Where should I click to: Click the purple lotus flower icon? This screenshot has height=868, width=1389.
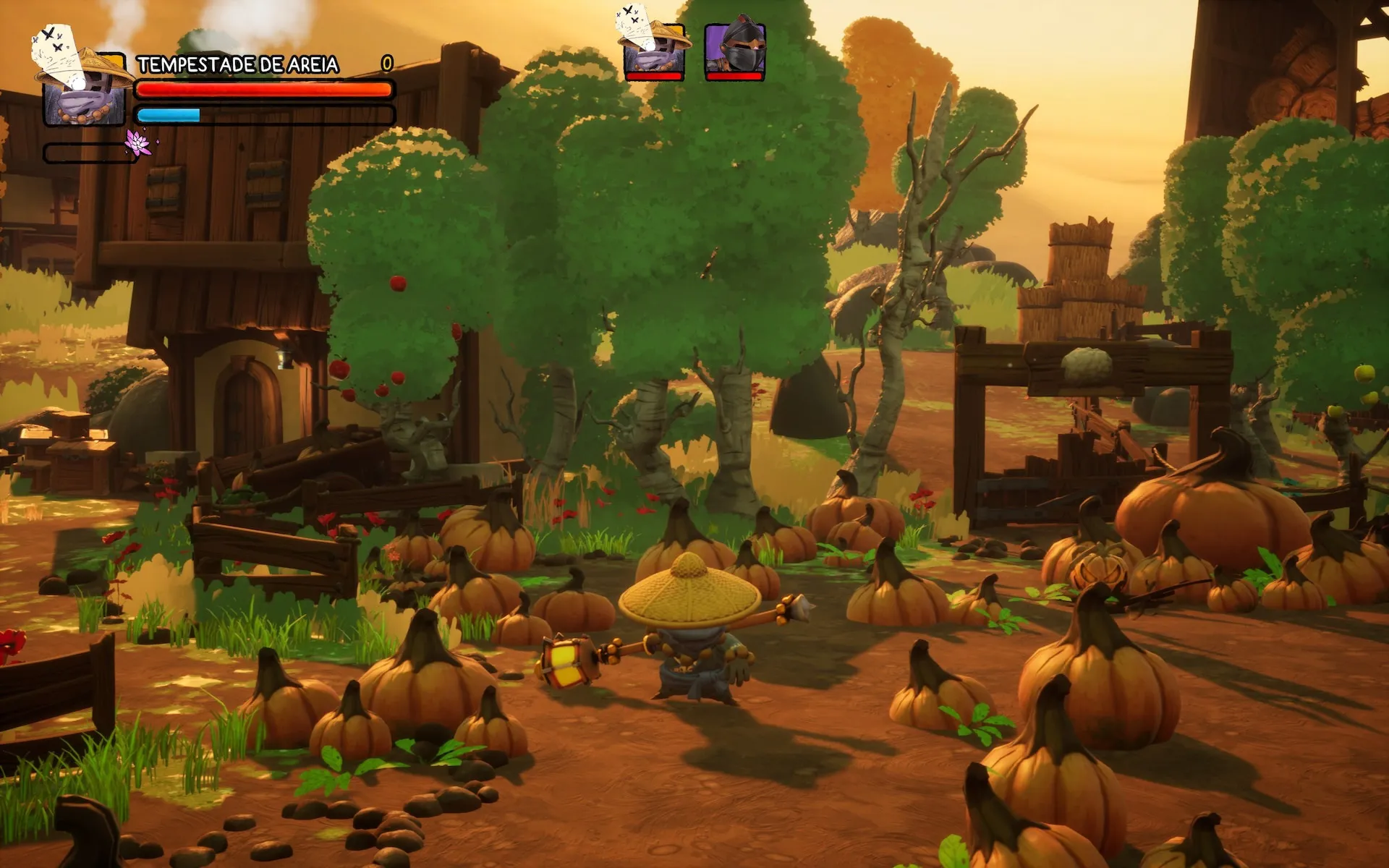coord(137,142)
